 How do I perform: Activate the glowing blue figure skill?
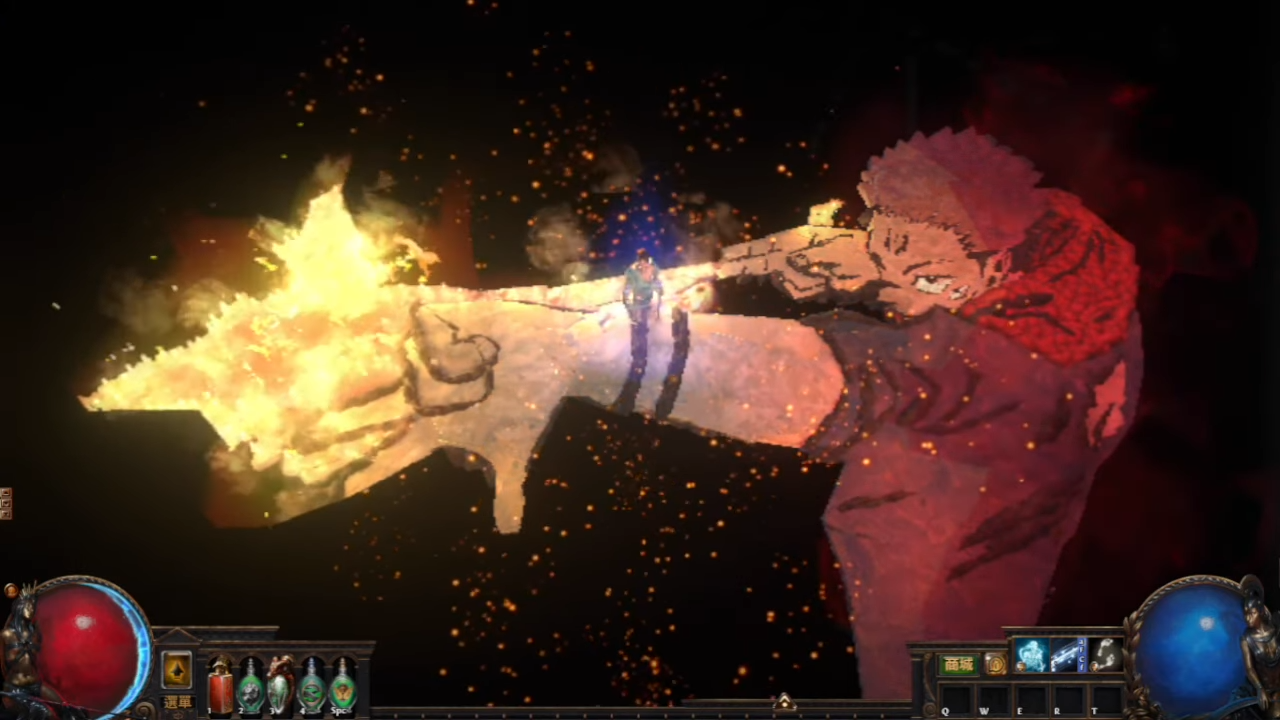pyautogui.click(x=1031, y=656)
